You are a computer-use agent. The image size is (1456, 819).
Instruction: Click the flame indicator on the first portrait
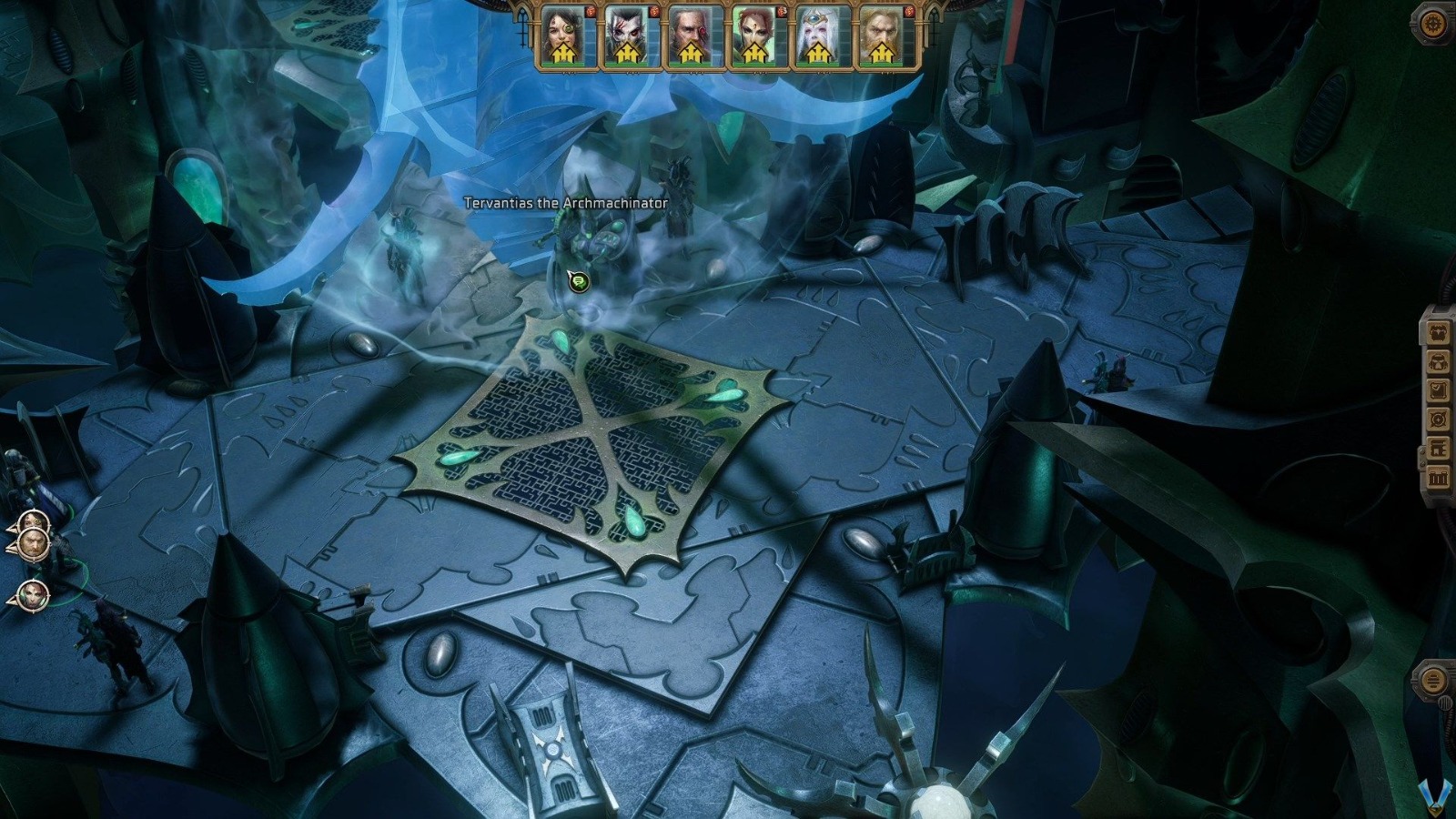point(590,12)
